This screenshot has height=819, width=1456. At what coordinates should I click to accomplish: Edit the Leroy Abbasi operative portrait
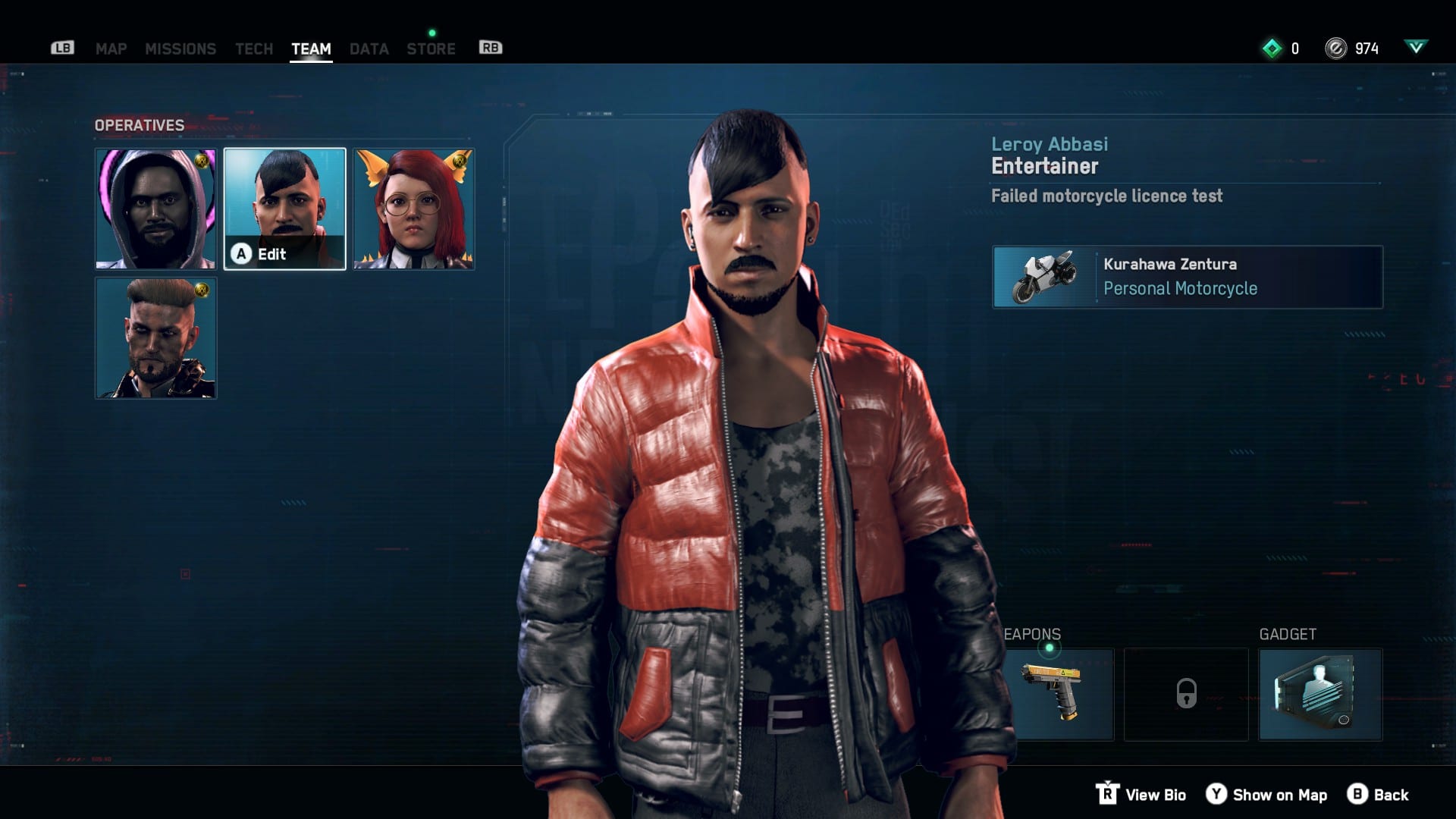click(284, 209)
